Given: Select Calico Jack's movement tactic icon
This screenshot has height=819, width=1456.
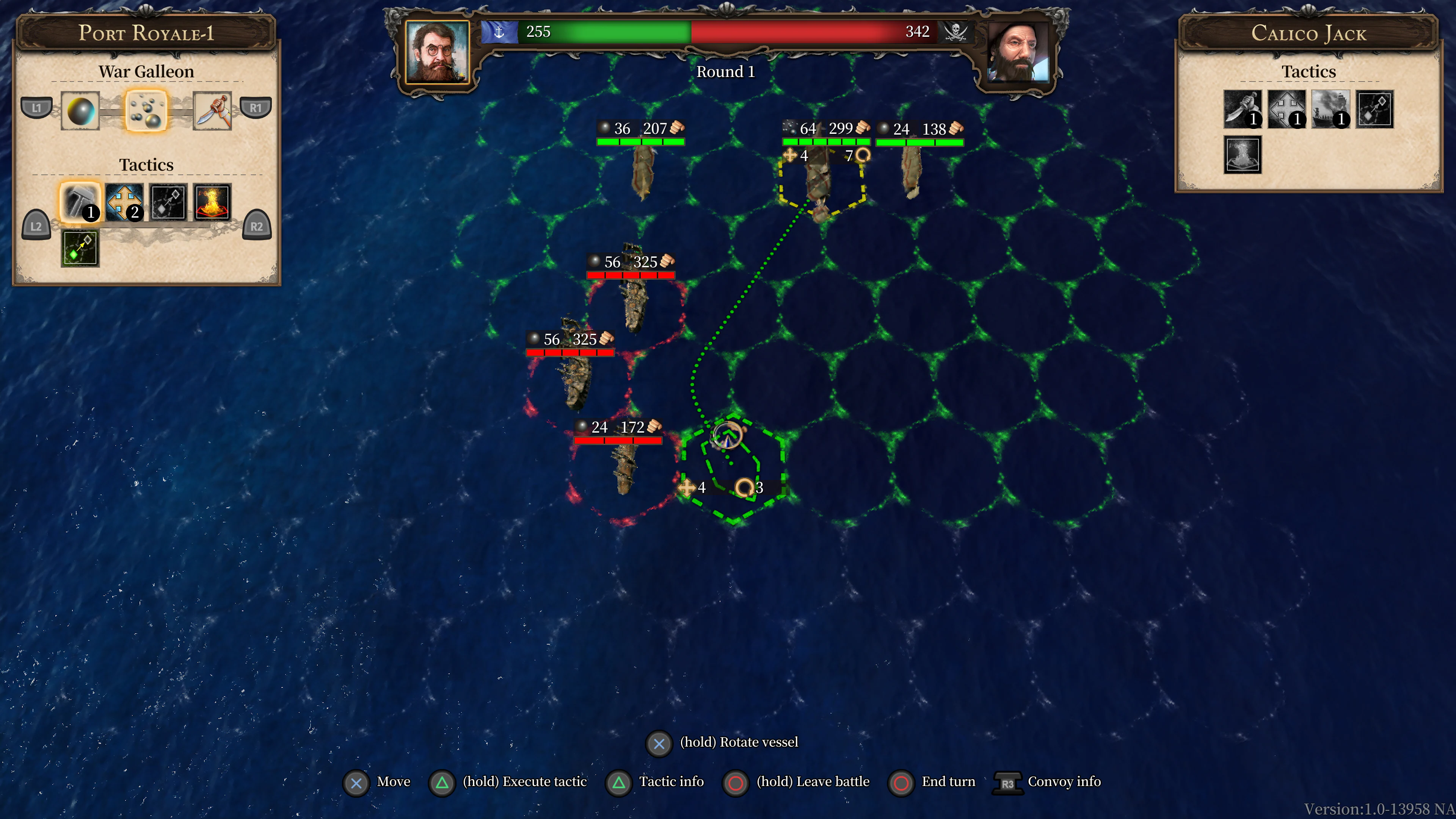Looking at the screenshot, I should (x=1287, y=108).
